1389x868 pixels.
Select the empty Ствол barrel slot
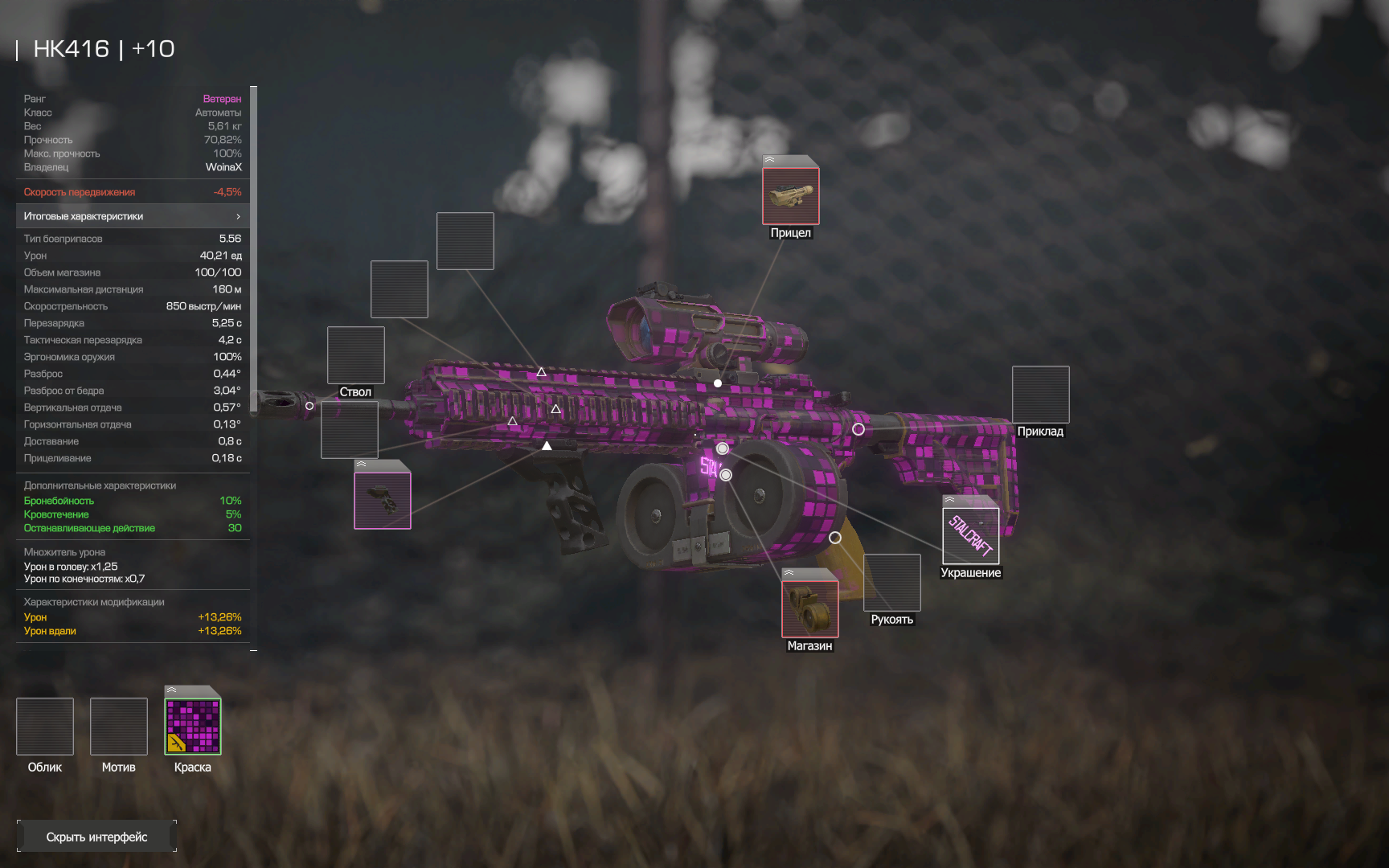click(355, 355)
